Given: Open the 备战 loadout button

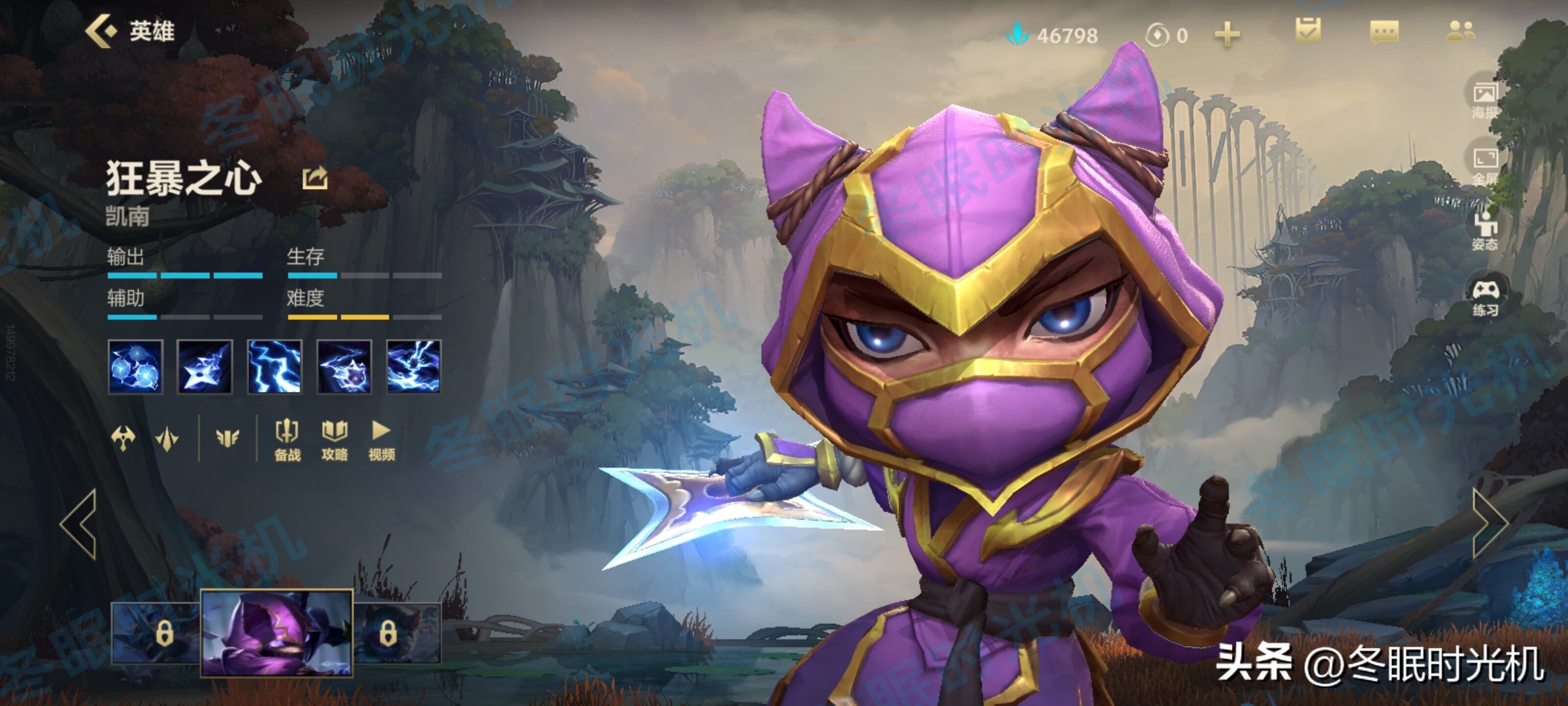Looking at the screenshot, I should [x=287, y=440].
